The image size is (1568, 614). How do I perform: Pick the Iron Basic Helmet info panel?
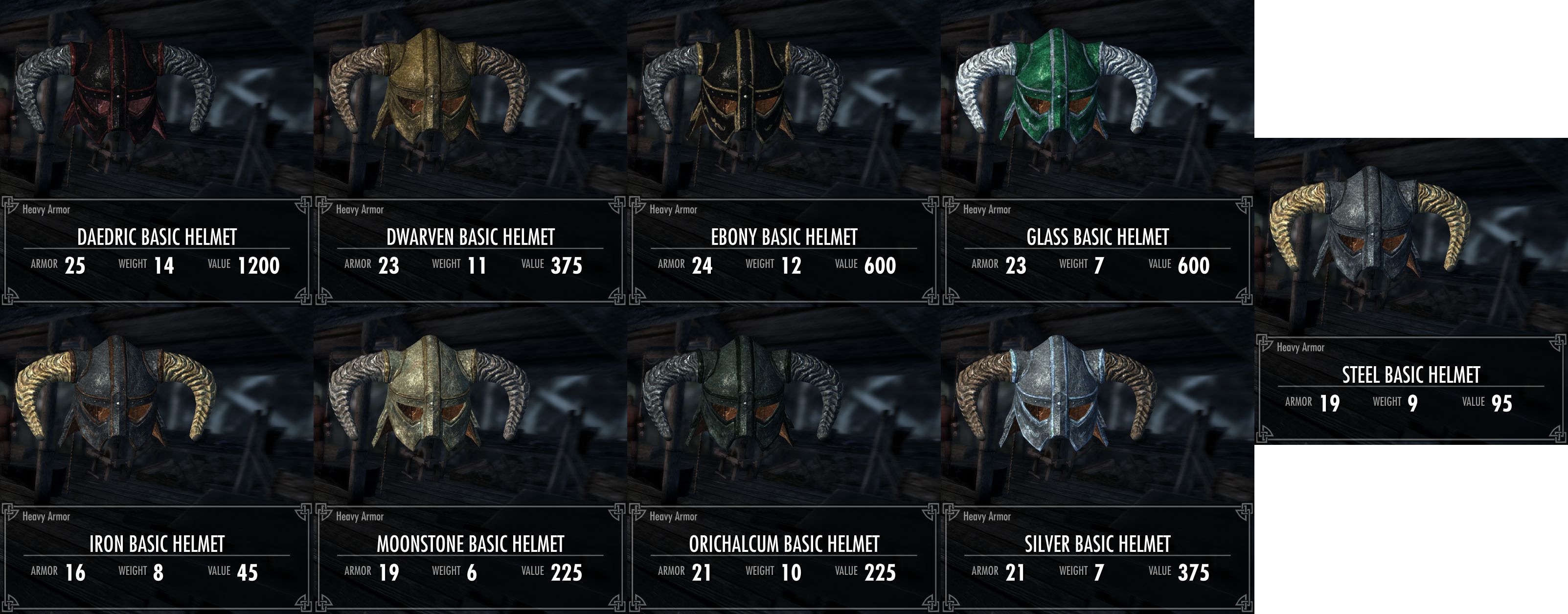tap(157, 556)
